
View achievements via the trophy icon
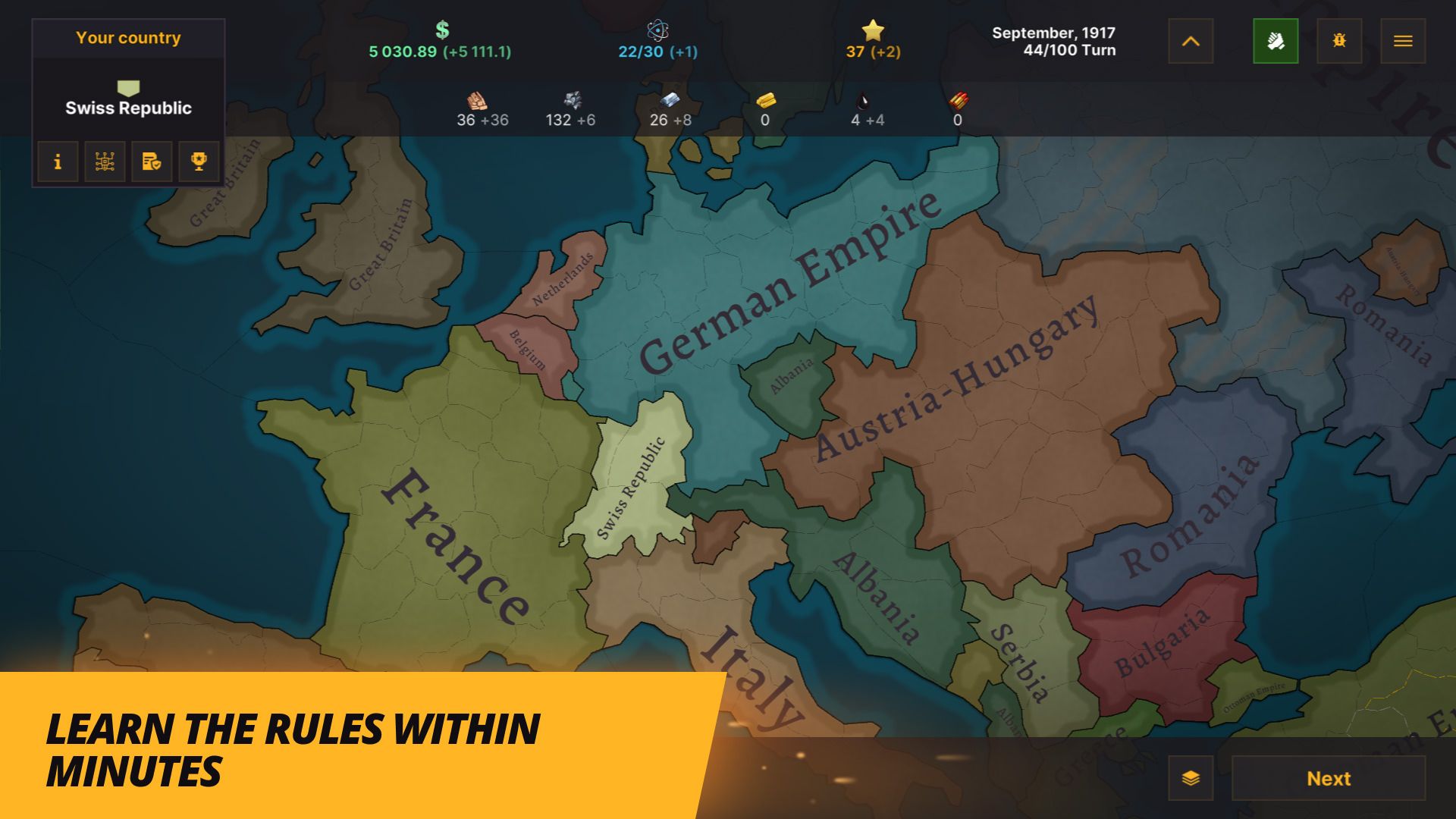[199, 161]
